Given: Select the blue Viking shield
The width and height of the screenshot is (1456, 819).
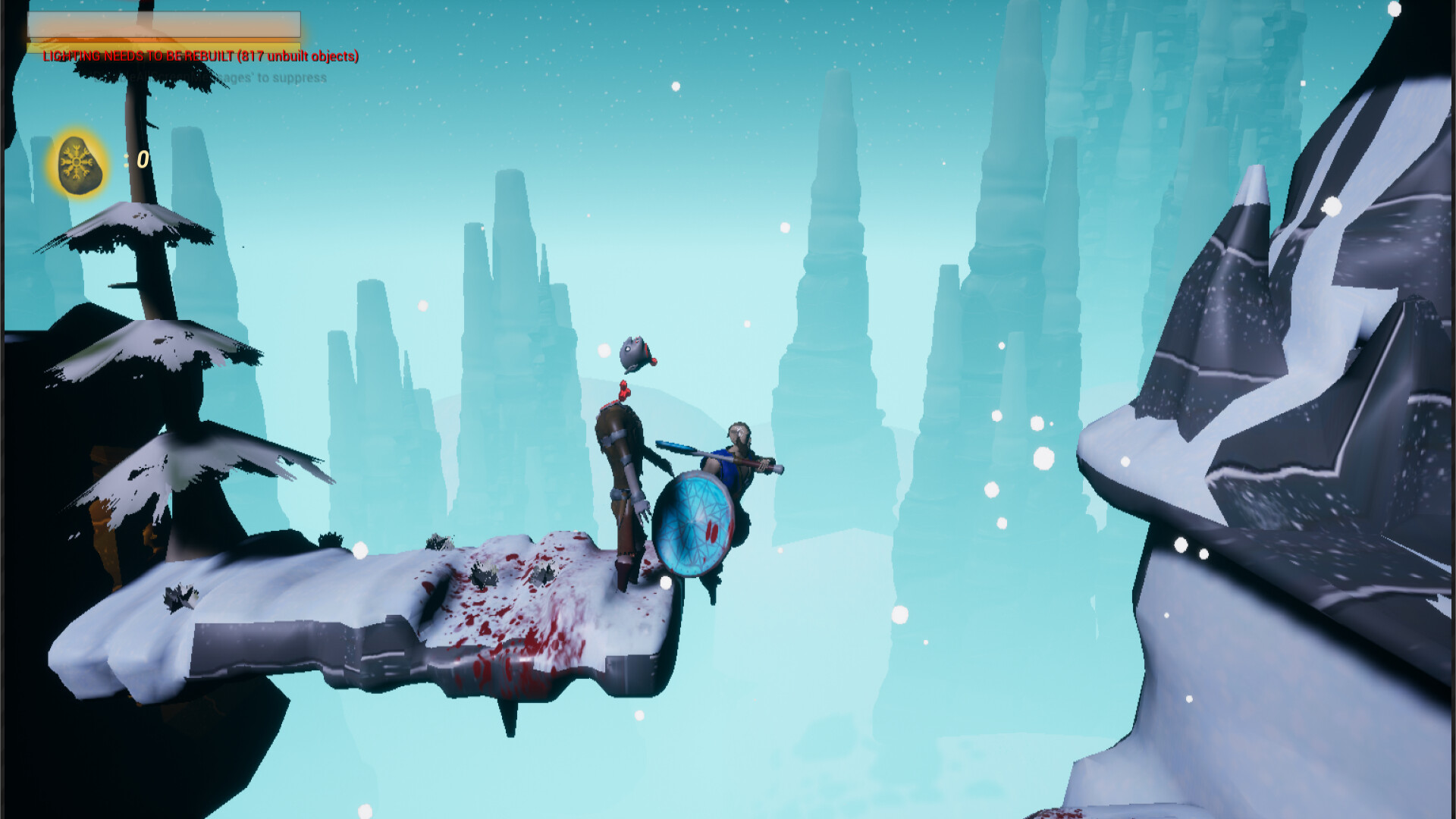Looking at the screenshot, I should (x=695, y=523).
